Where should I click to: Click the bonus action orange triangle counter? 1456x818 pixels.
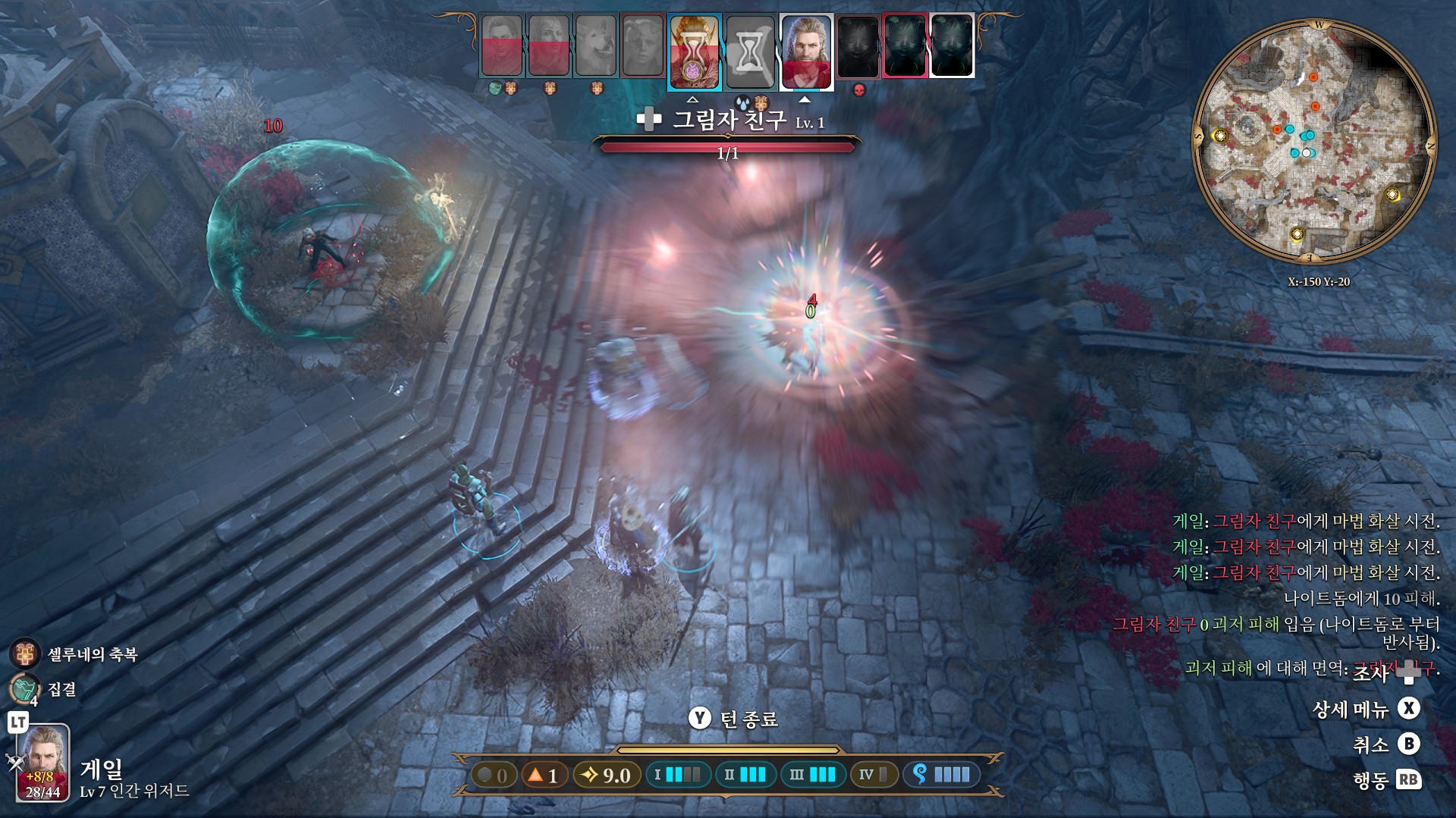[544, 775]
